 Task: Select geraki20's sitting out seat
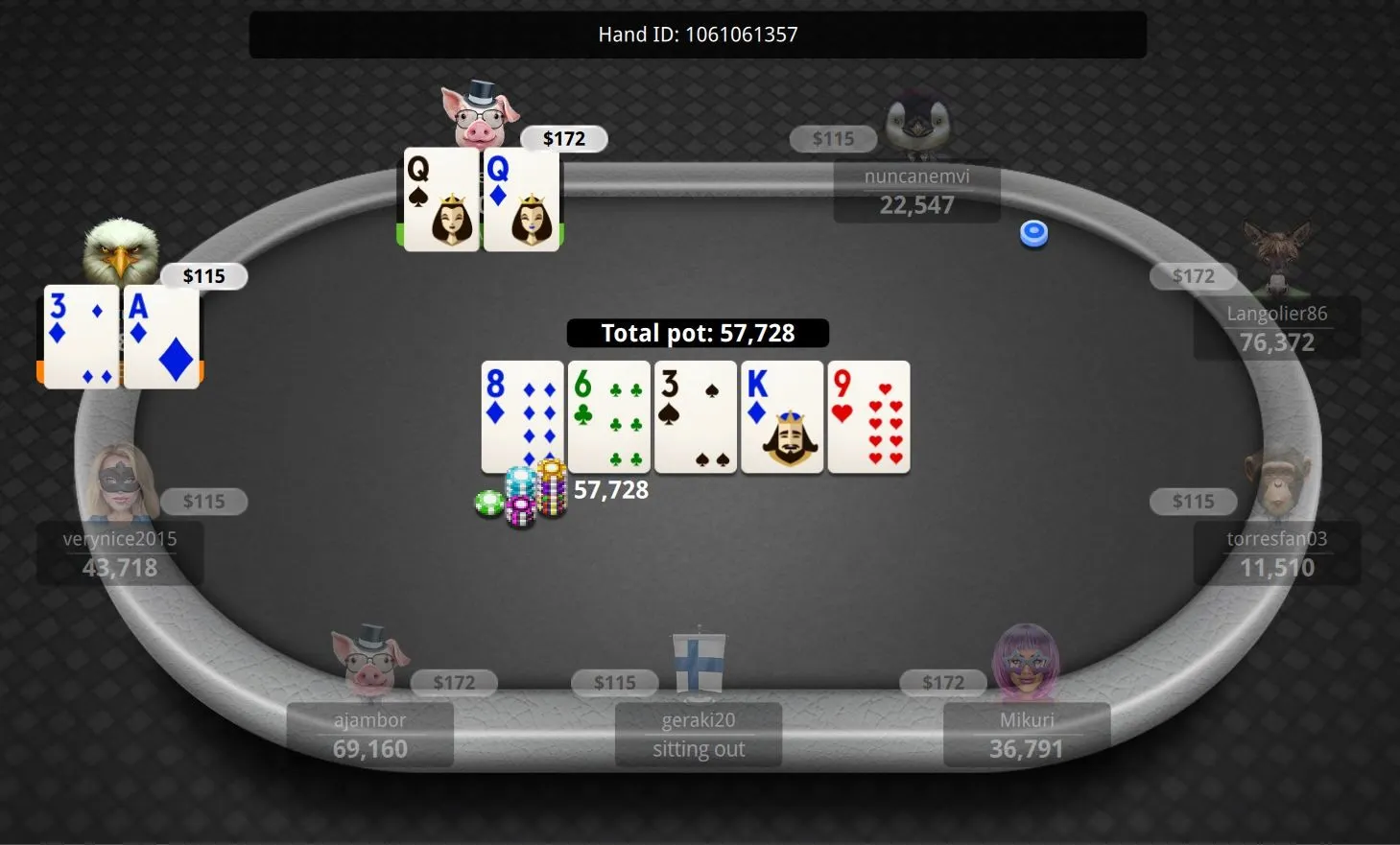(698, 735)
